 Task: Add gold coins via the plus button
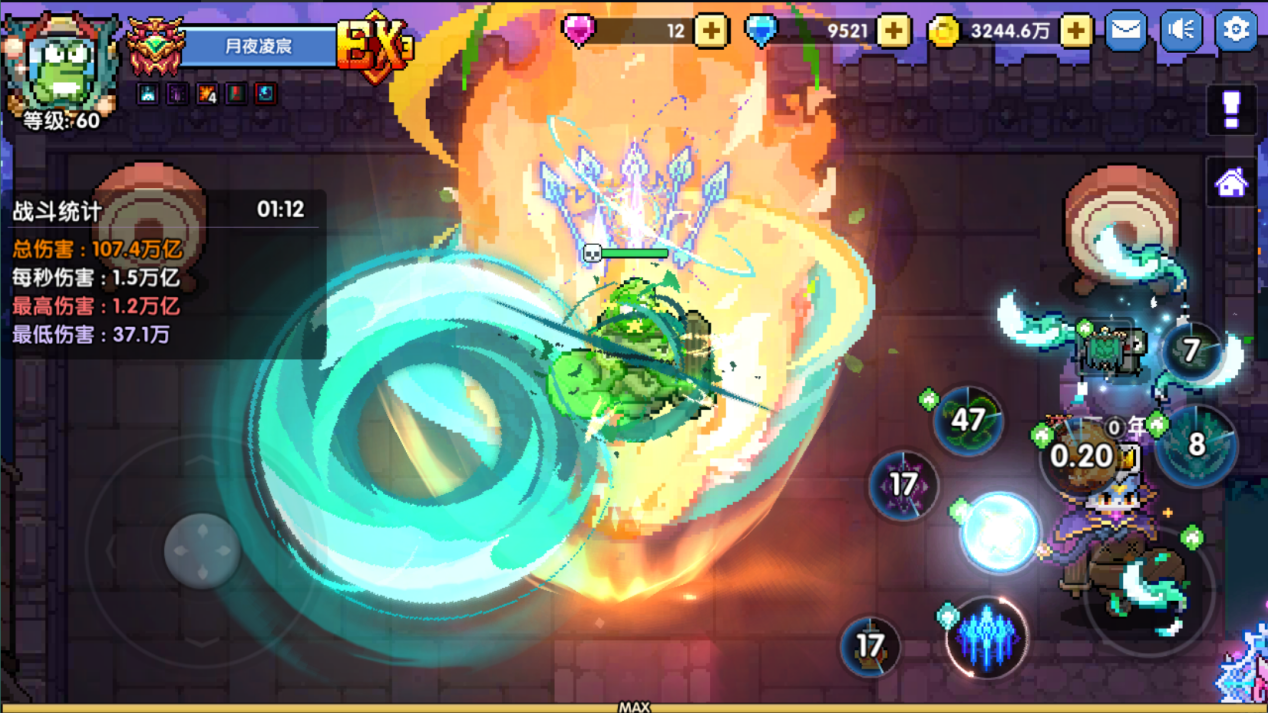point(1076,31)
